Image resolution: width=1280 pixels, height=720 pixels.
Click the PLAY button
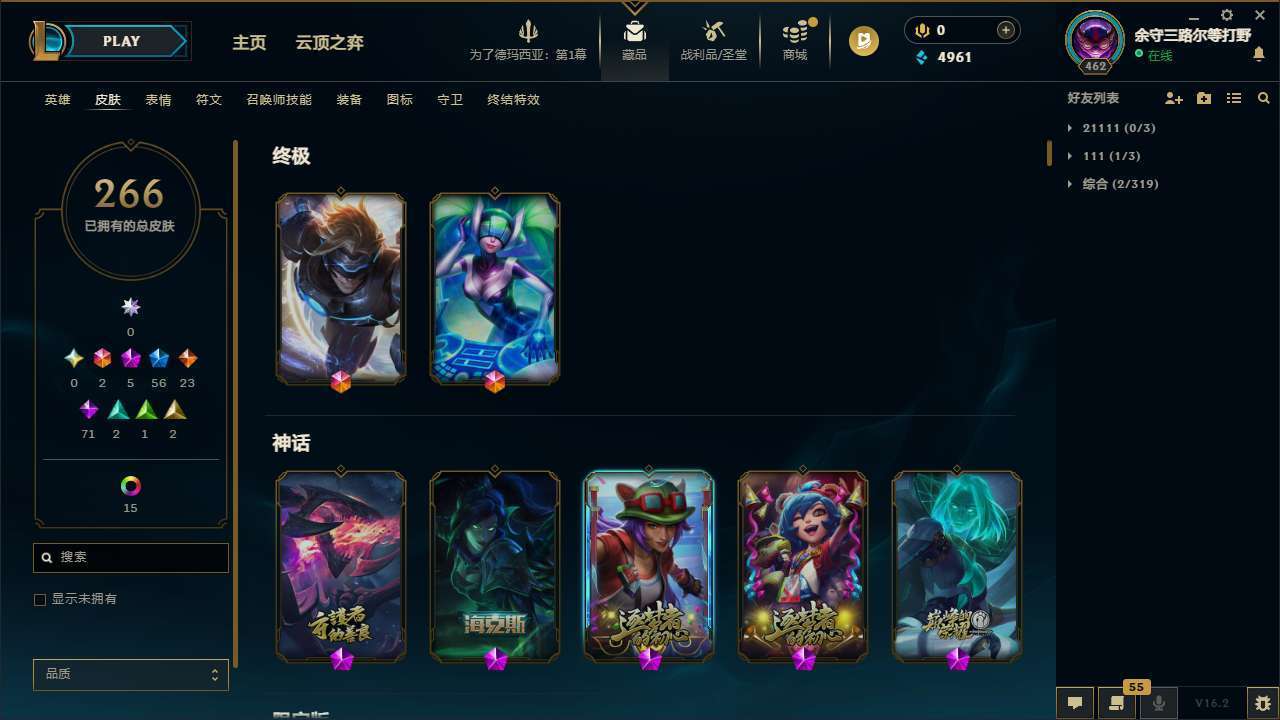(120, 41)
